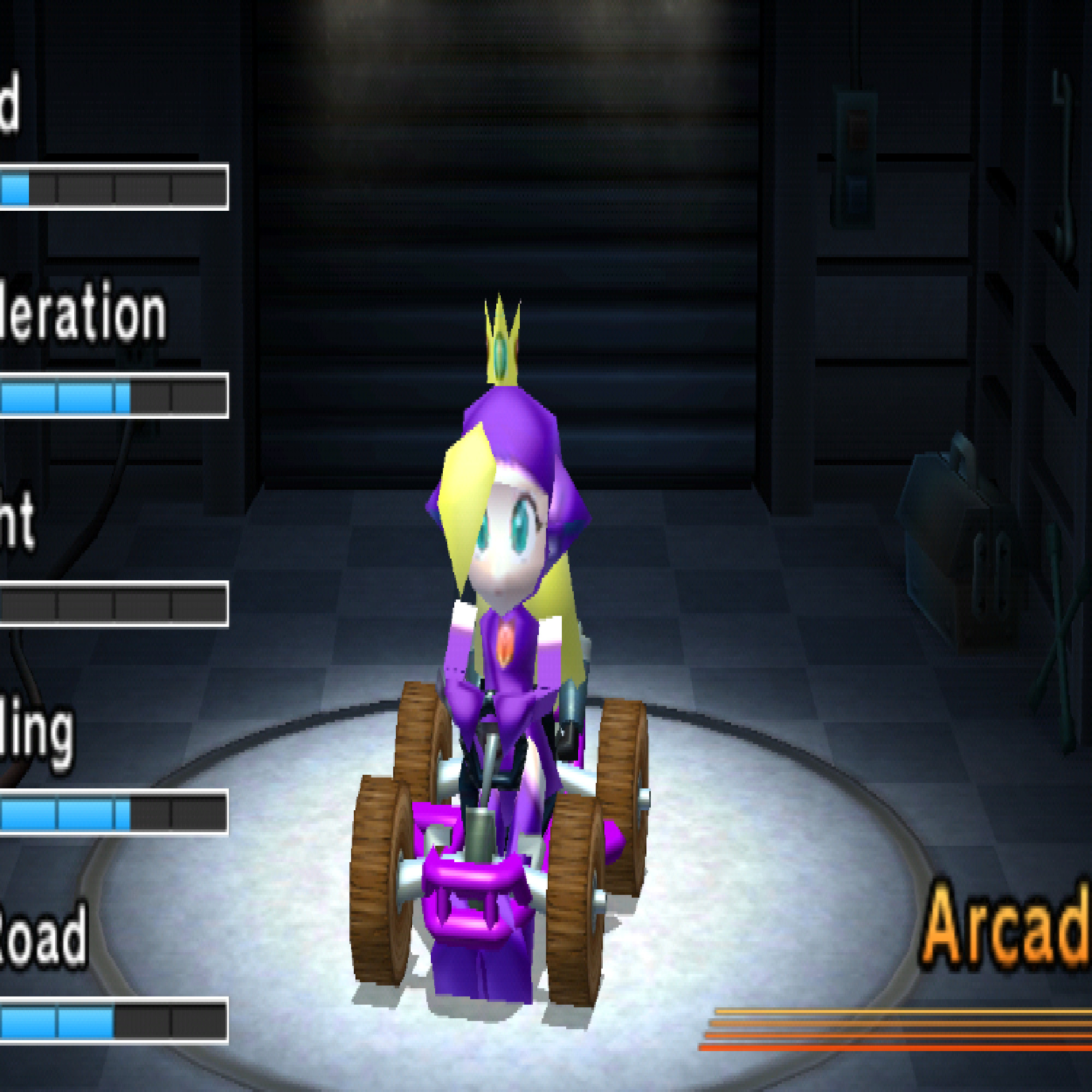Open the kart stats panel
Screen dimensions: 1092x1092
(x=113, y=565)
